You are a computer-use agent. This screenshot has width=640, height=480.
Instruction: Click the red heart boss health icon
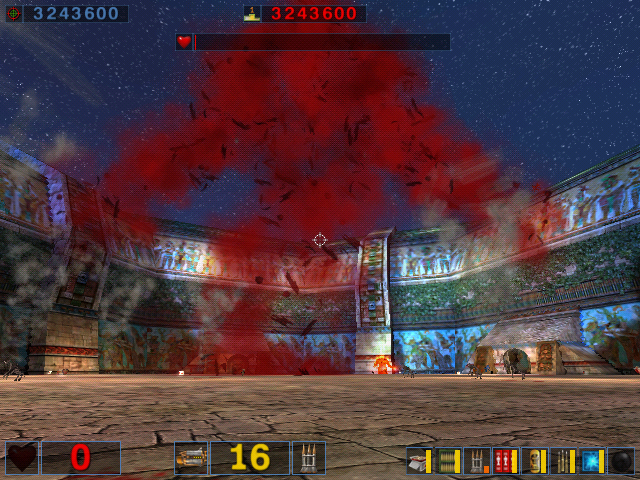coord(184,42)
